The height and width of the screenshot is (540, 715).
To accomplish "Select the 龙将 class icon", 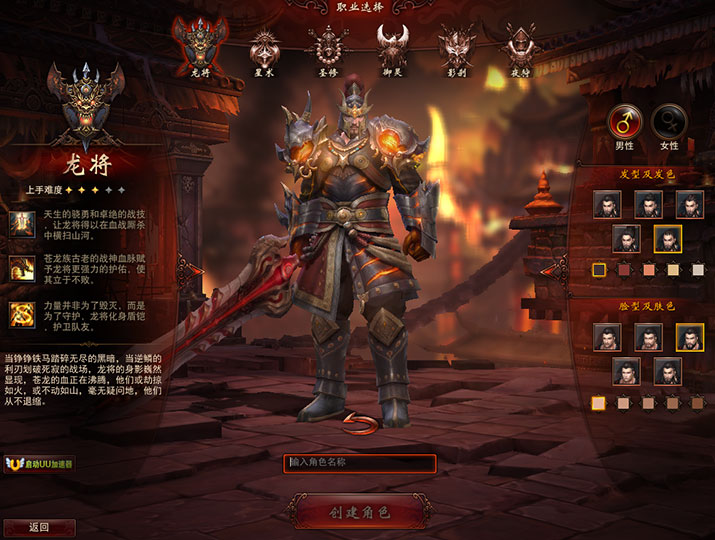I will click(193, 45).
